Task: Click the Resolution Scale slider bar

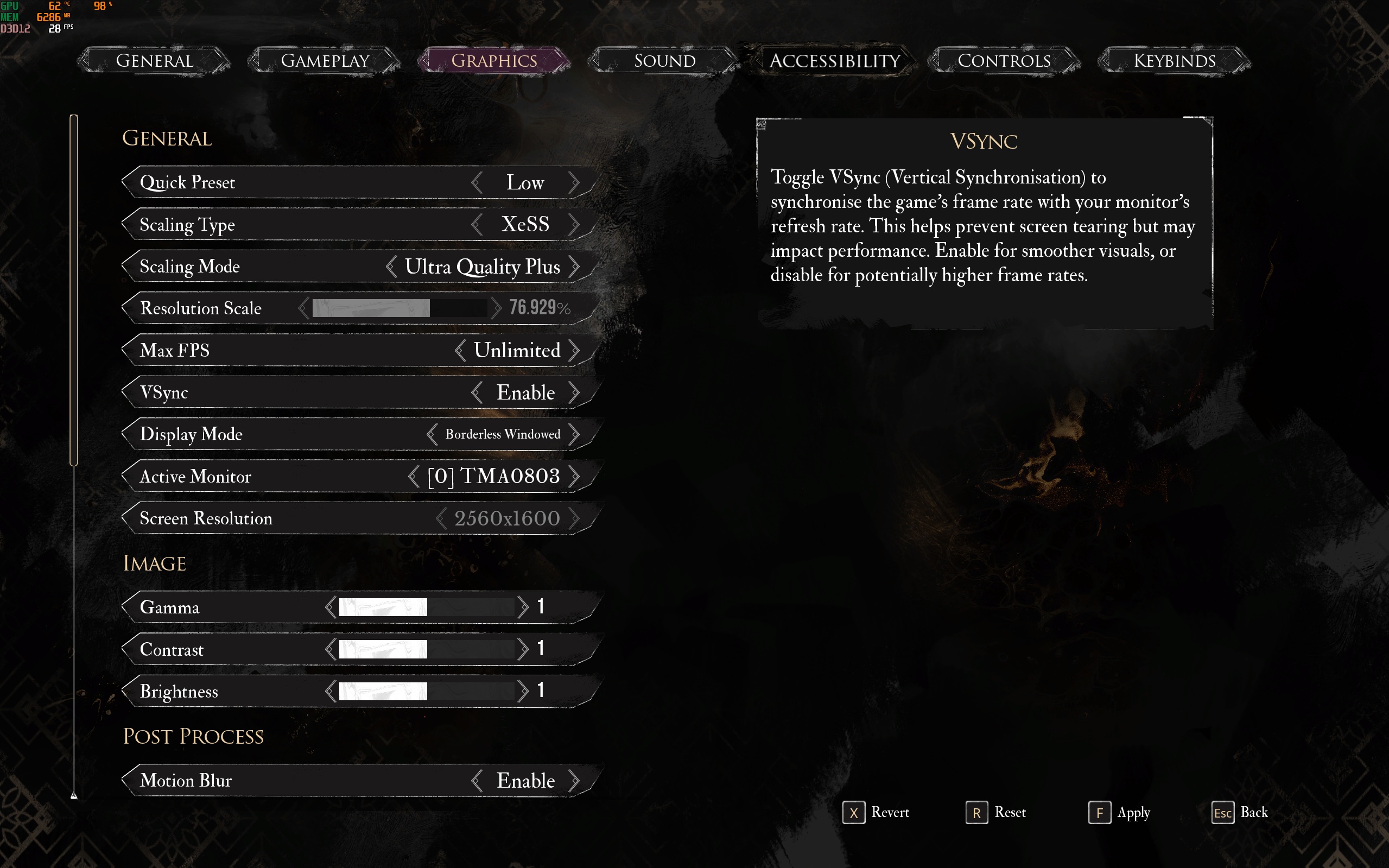Action: [399, 308]
